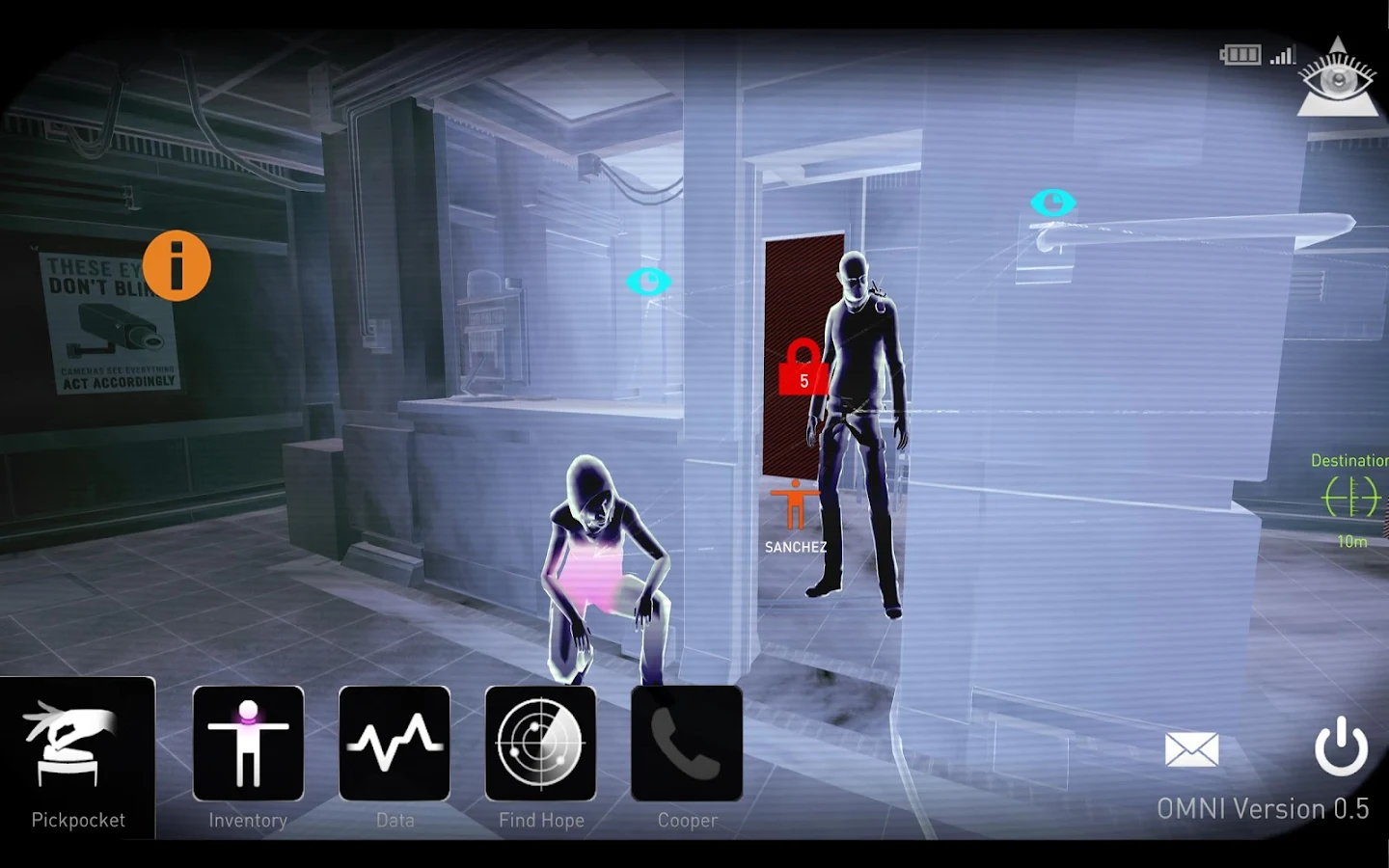The height and width of the screenshot is (868, 1389).
Task: Tap the power button icon
Action: (1341, 748)
